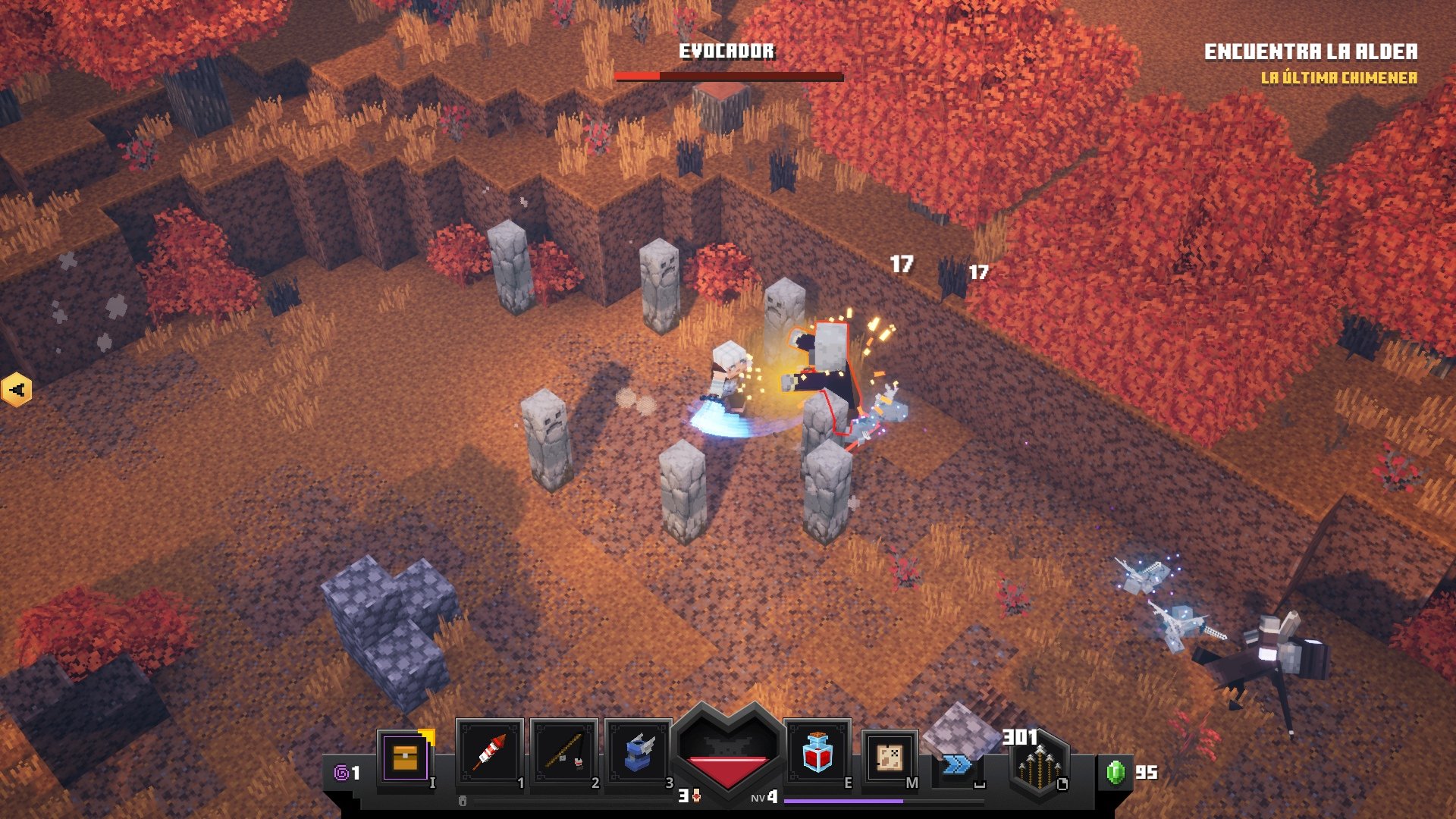
Task: Open the map icon labeled M
Action: point(889,758)
